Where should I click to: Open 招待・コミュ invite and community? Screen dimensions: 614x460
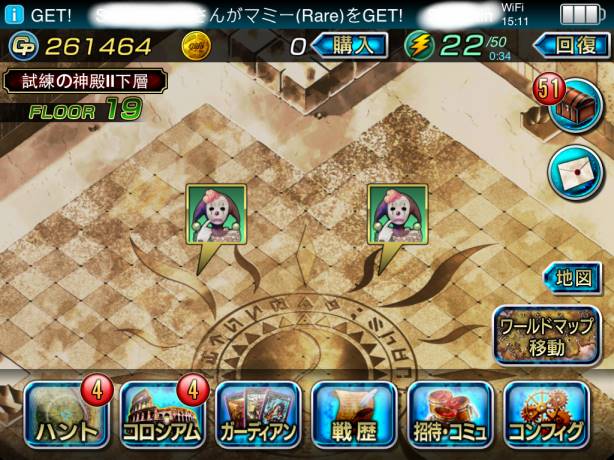451,414
